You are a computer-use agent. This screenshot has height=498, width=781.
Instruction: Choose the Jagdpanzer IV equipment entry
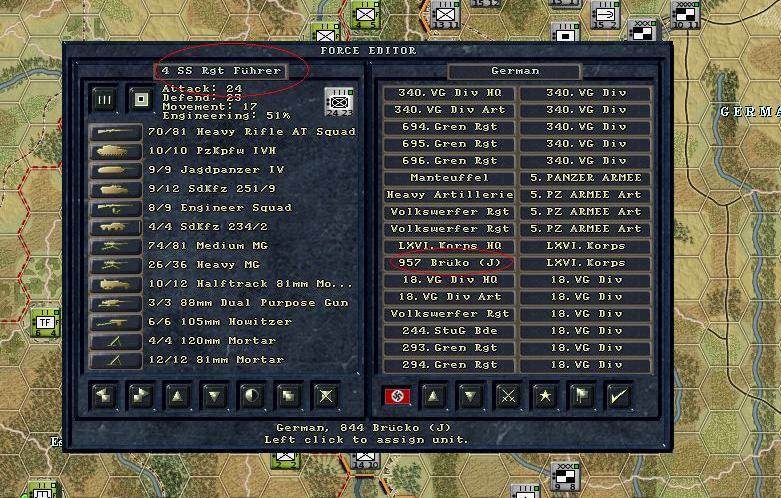pos(216,170)
